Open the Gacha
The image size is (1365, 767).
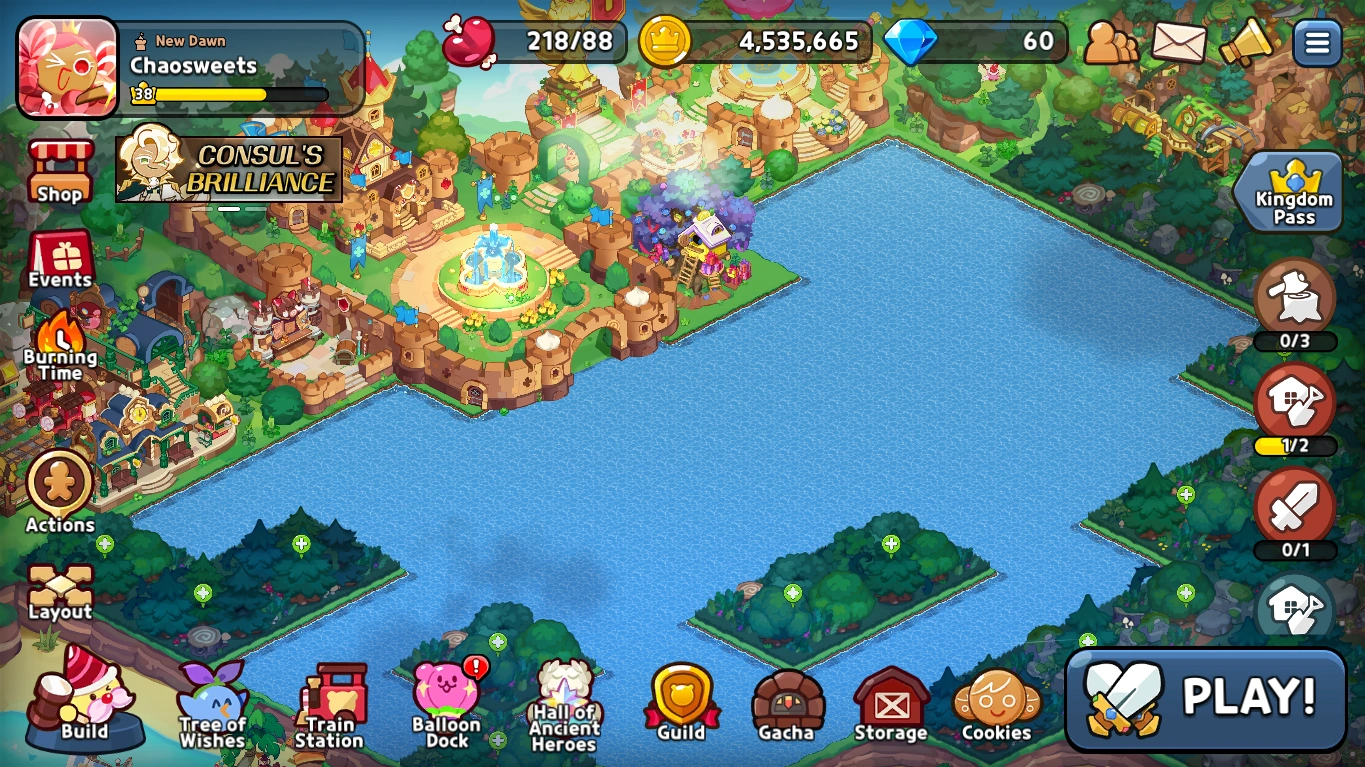pos(787,700)
